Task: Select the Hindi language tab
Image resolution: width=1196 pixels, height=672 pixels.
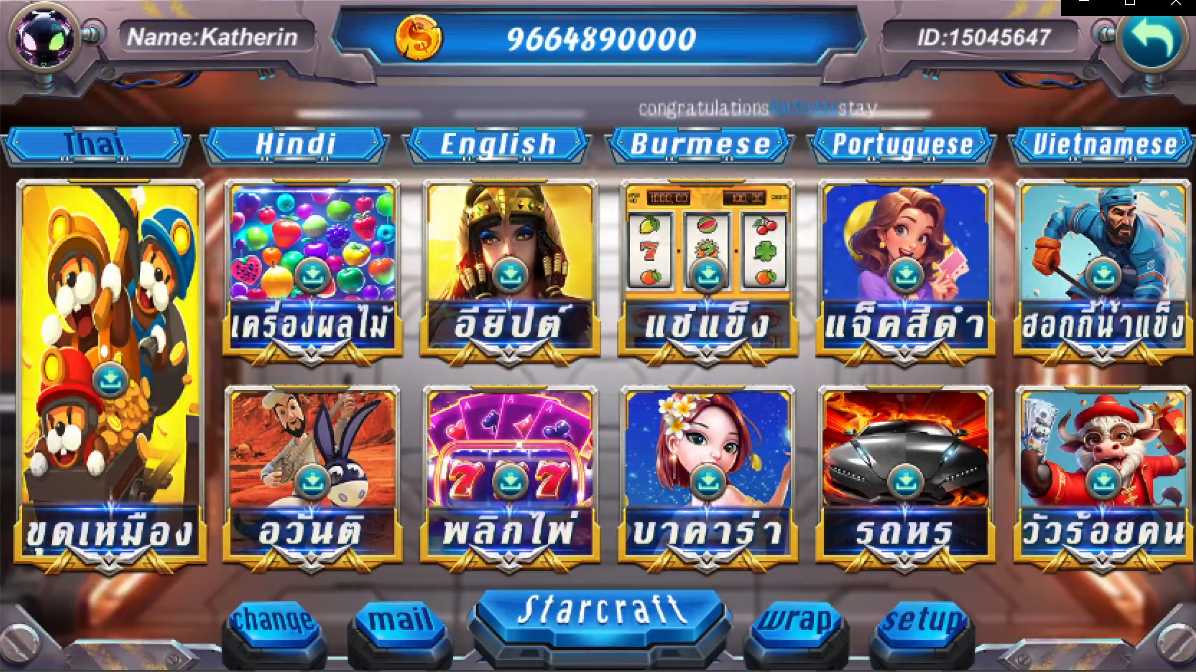Action: pos(295,145)
